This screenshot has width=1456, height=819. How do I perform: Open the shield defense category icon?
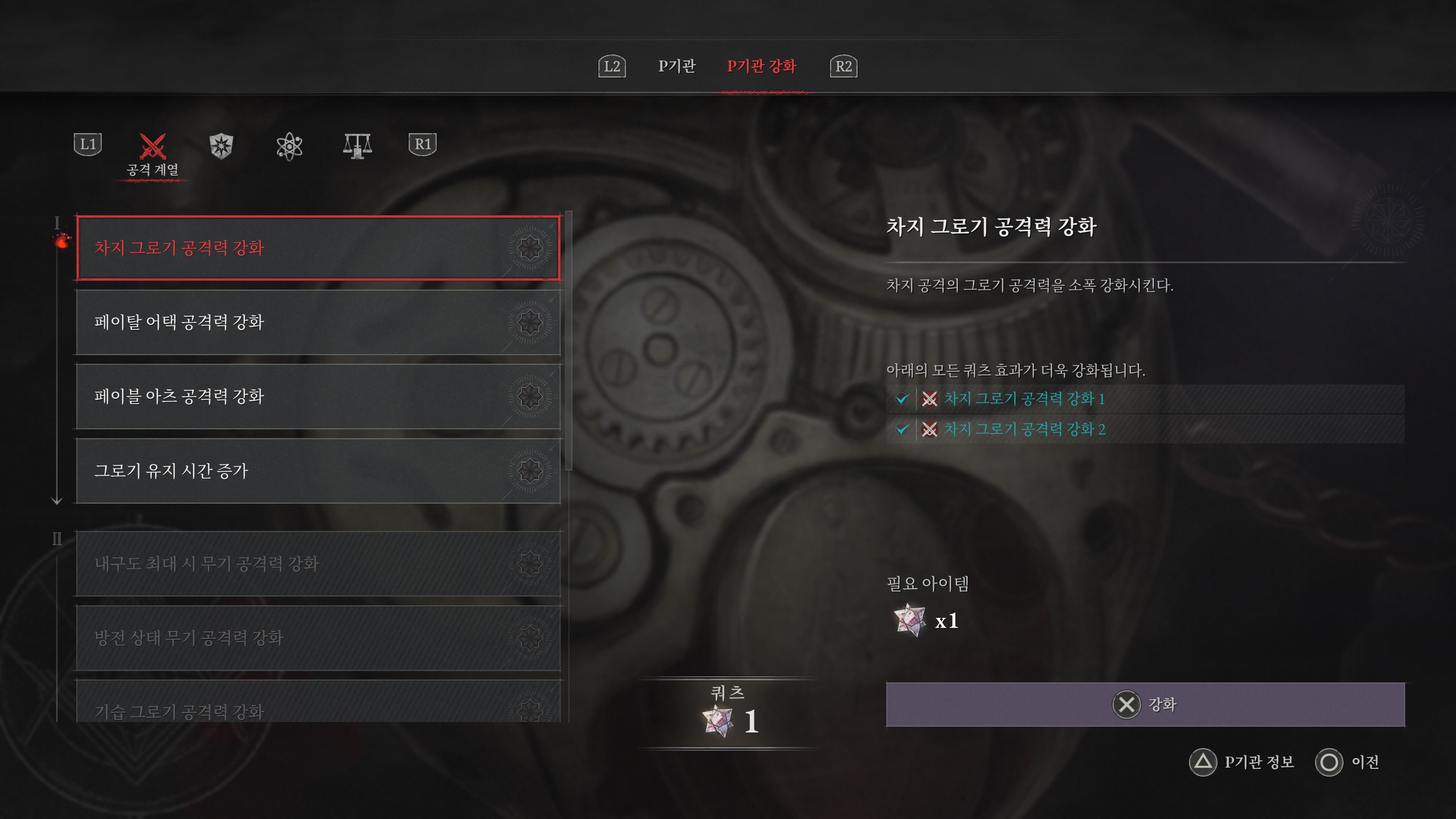click(x=221, y=146)
